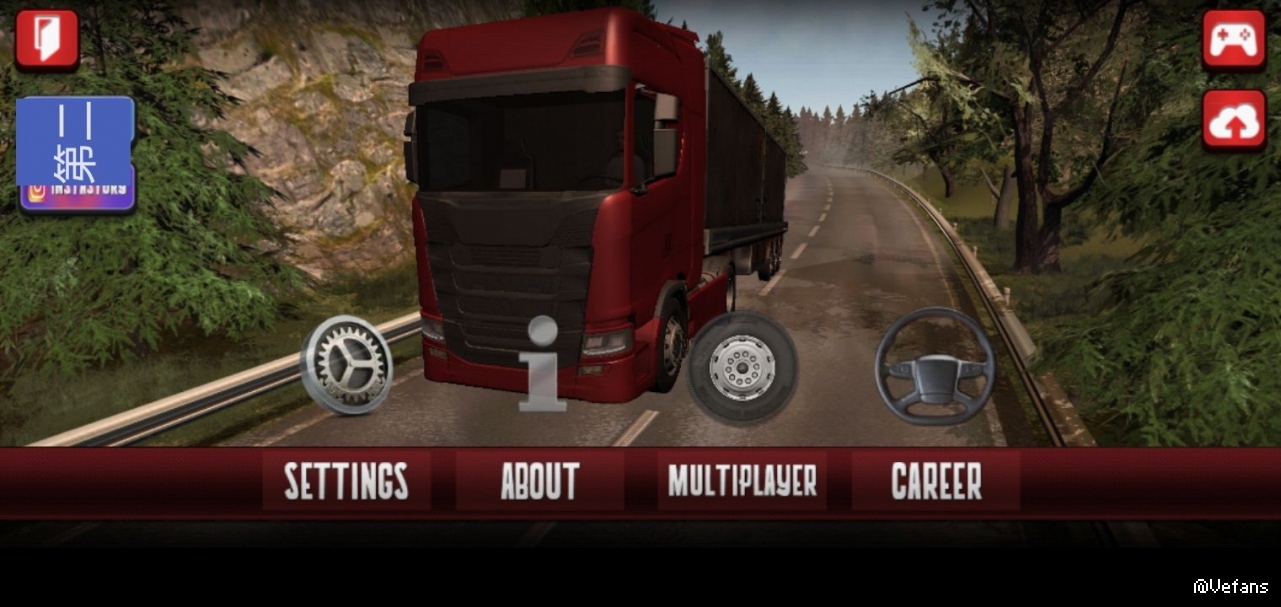Tap the silver info letter icon
Viewport: 1281px width, 607px height.
(542, 364)
